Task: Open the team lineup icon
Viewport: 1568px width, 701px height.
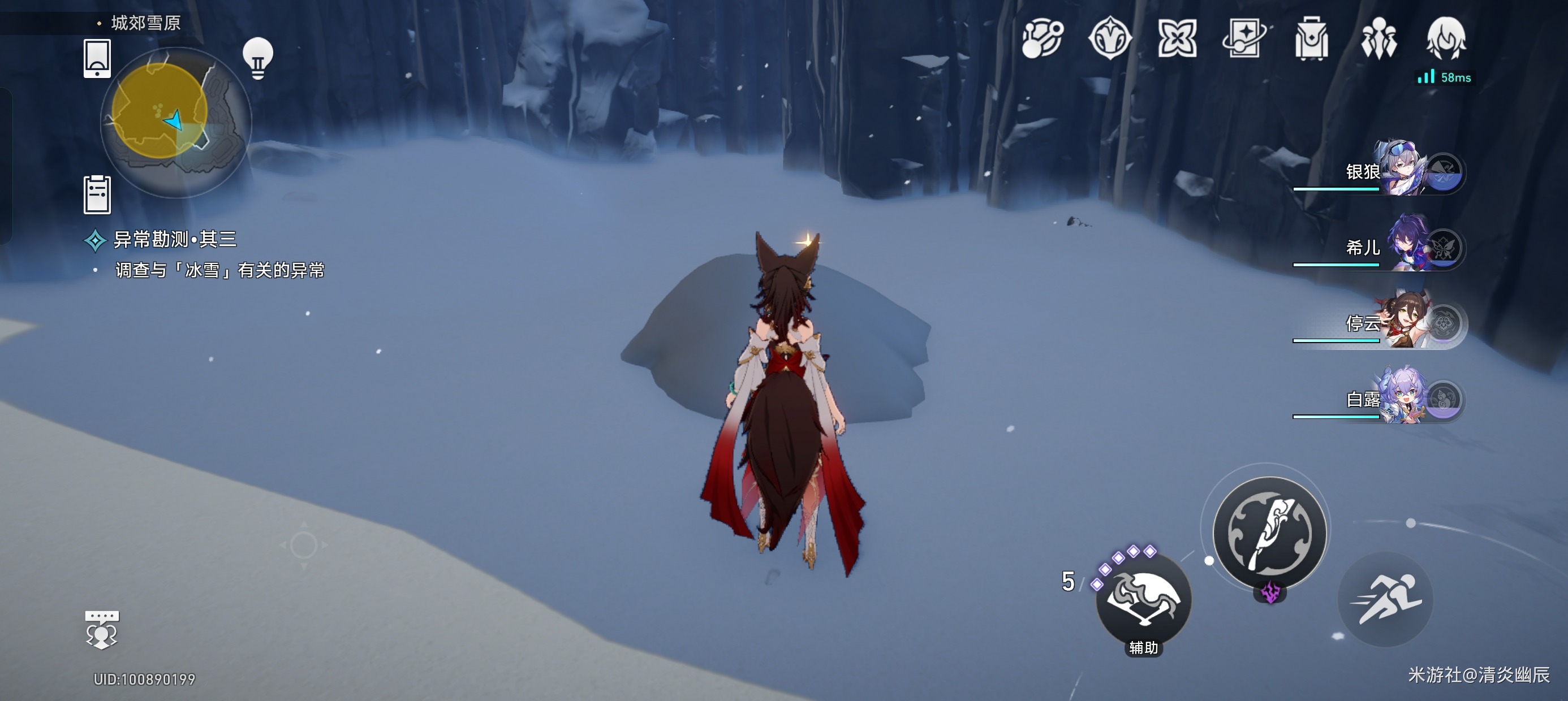Action: [x=1379, y=39]
